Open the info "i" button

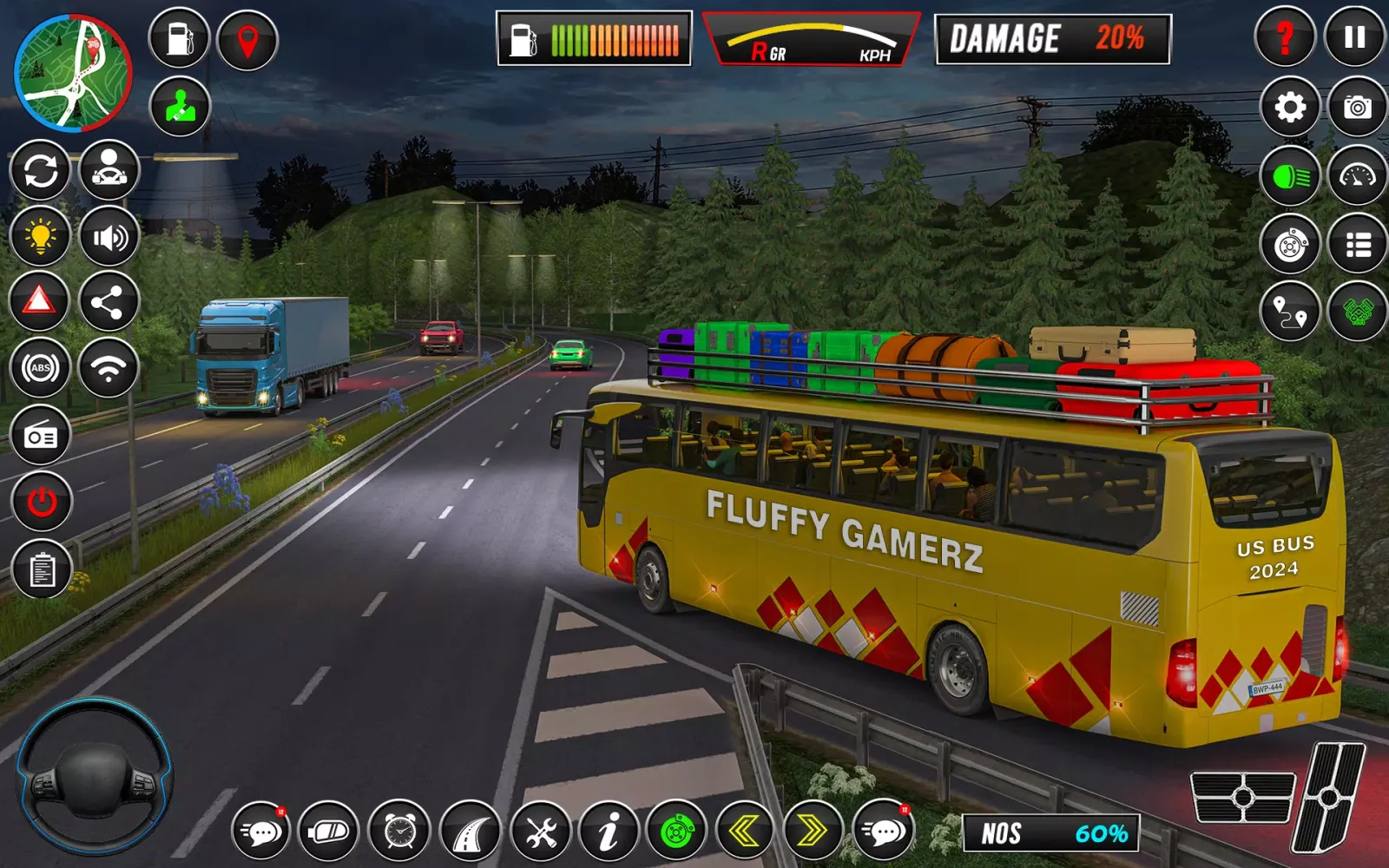tap(609, 832)
